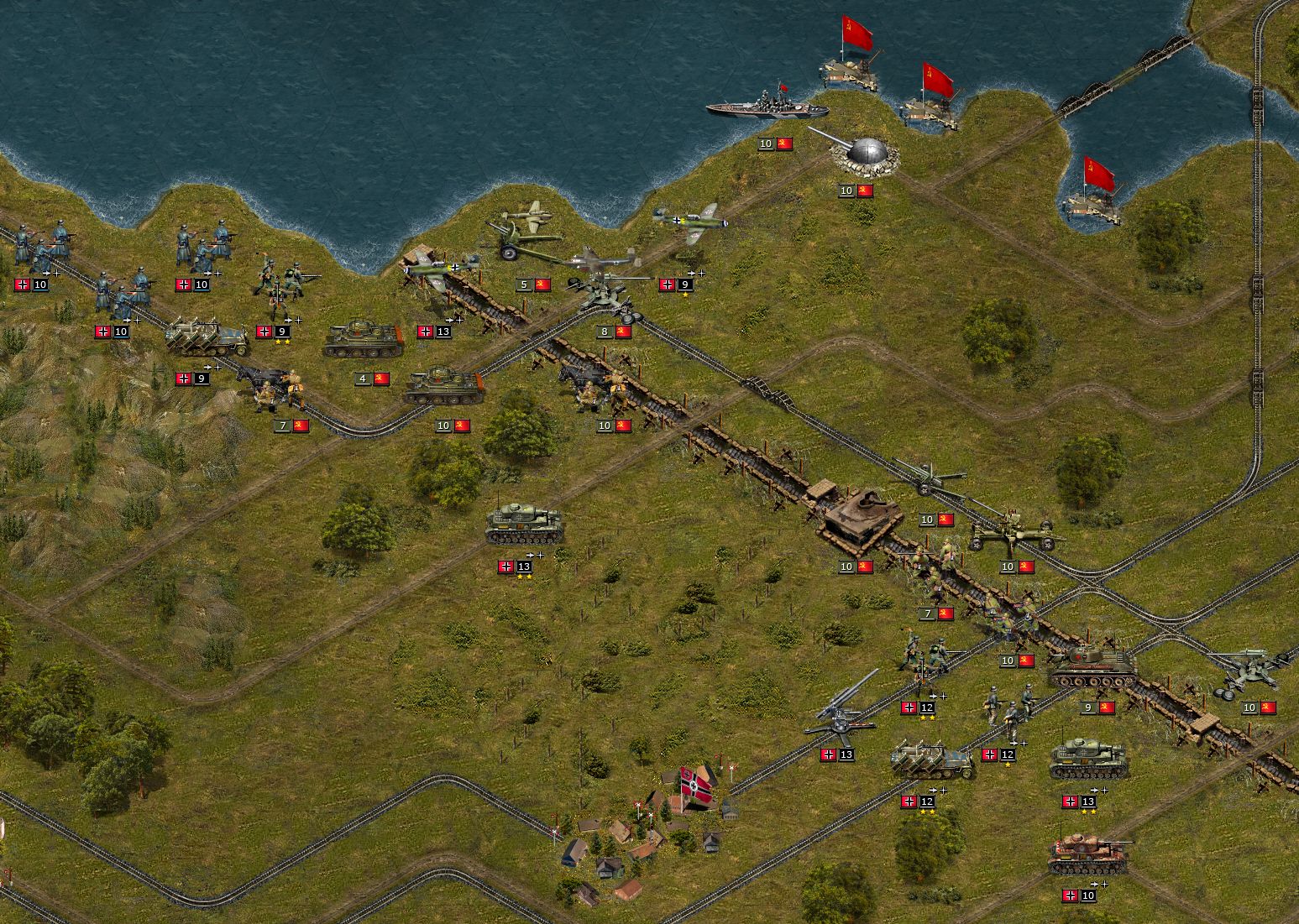The width and height of the screenshot is (1299, 924).
Task: Select the armored dome coastal gun turret
Action: [x=865, y=155]
